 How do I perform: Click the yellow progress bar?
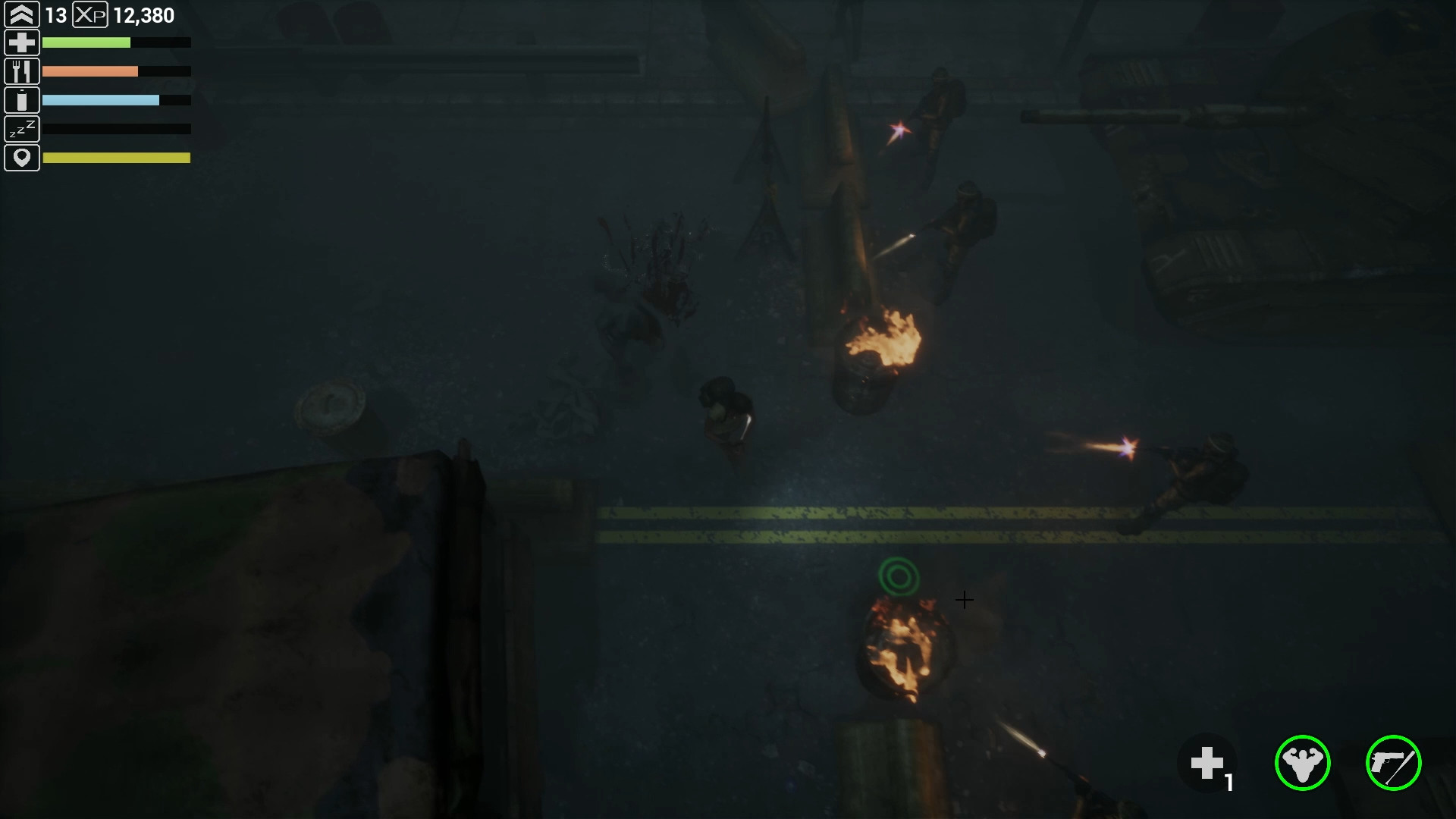[118, 158]
